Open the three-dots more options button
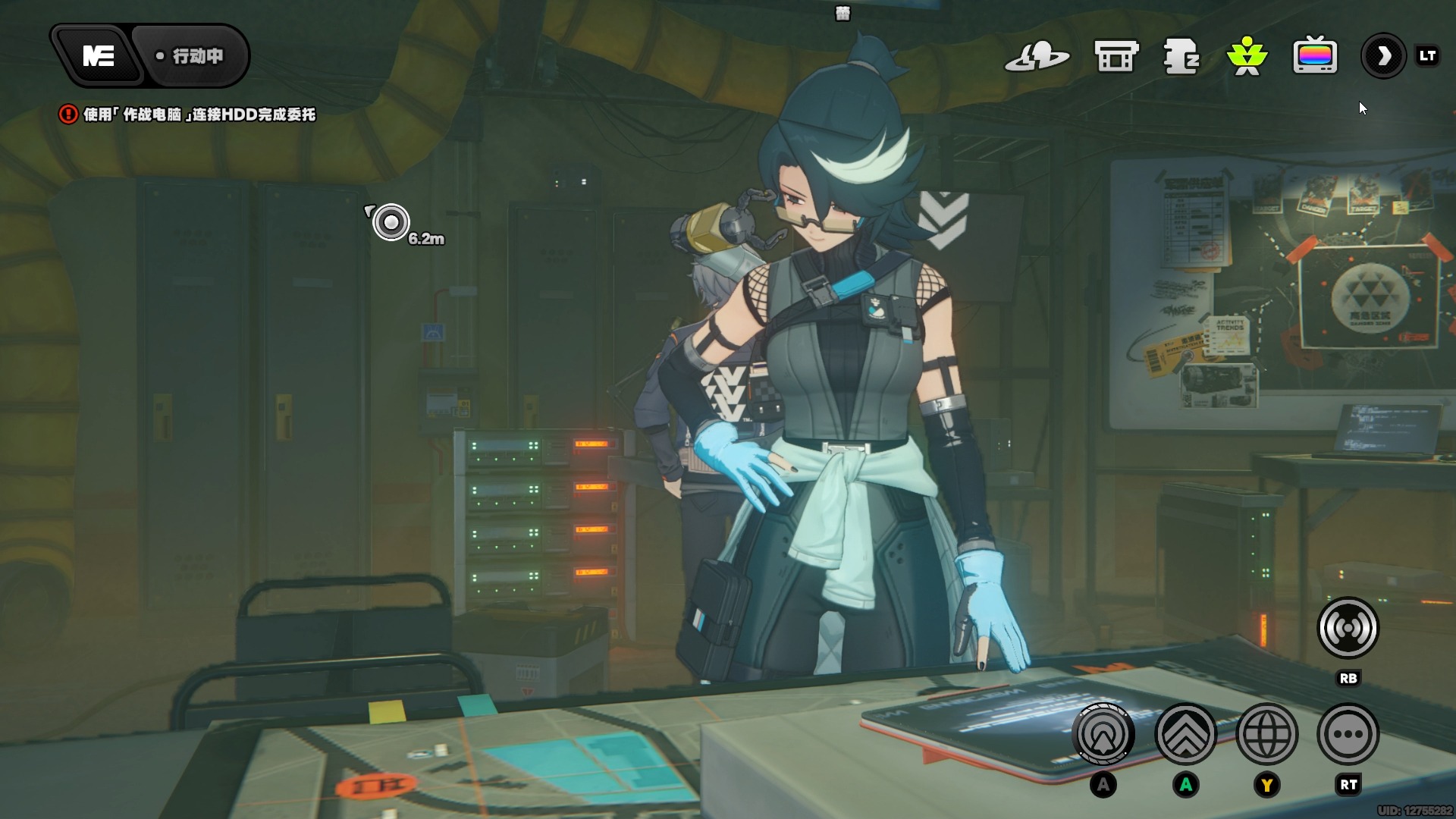Image resolution: width=1456 pixels, height=819 pixels. 1348,734
